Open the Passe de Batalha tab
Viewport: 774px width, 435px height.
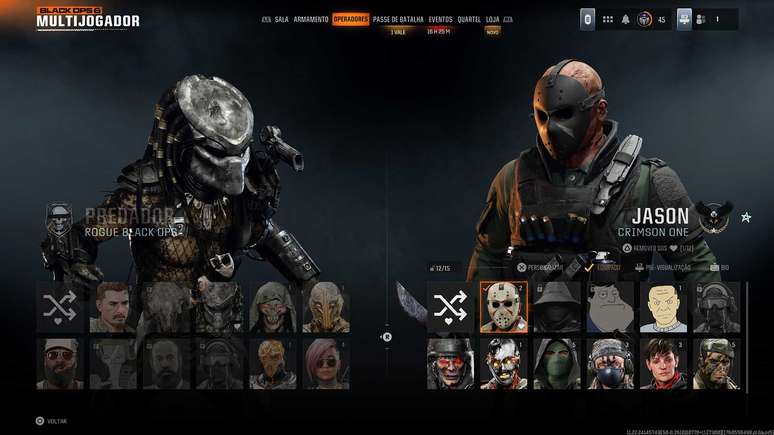[398, 19]
